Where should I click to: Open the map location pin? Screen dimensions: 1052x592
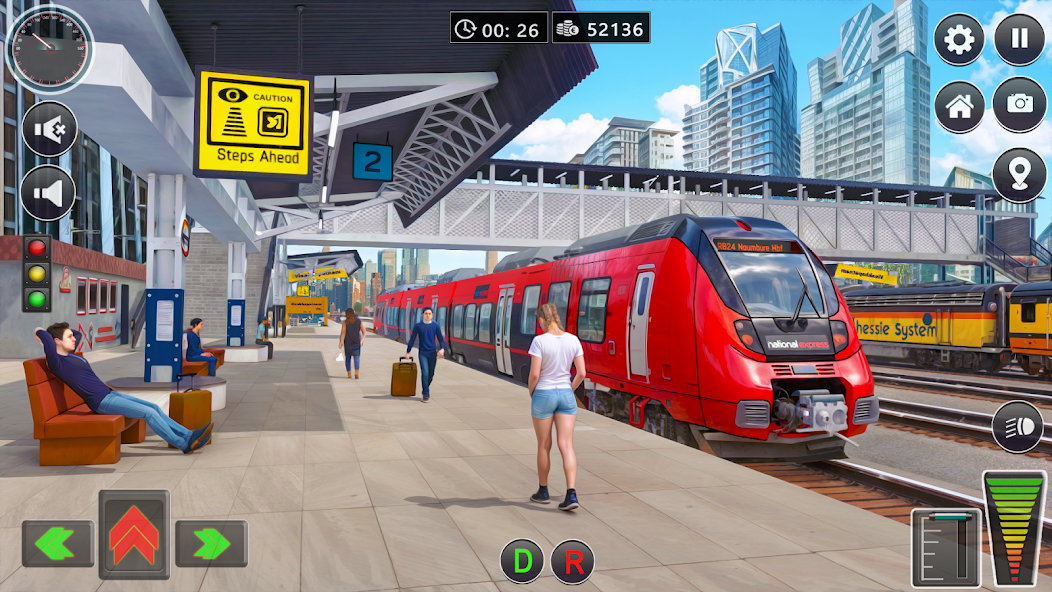[1019, 175]
